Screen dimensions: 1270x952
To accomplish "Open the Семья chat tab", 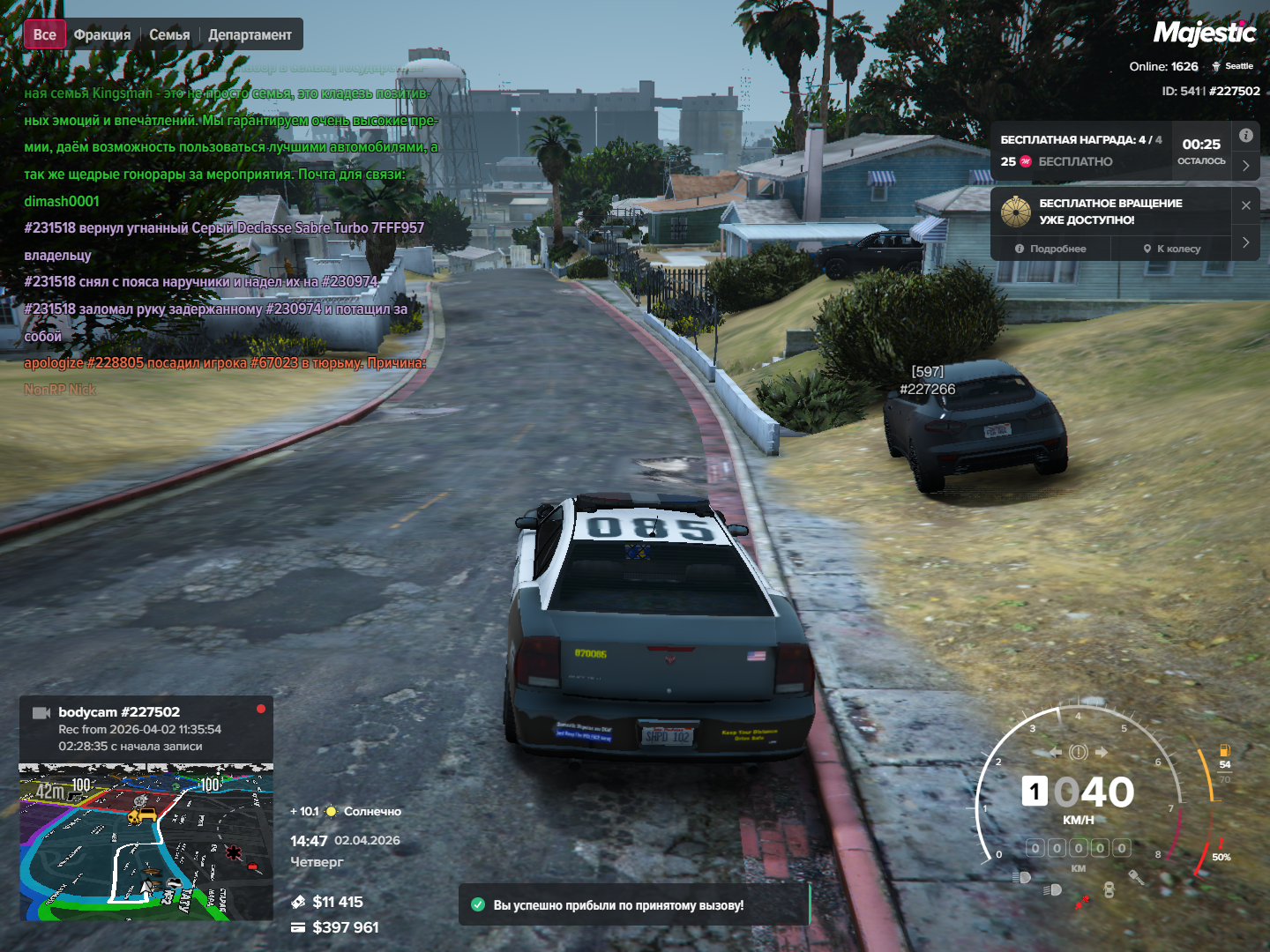I will coord(169,35).
